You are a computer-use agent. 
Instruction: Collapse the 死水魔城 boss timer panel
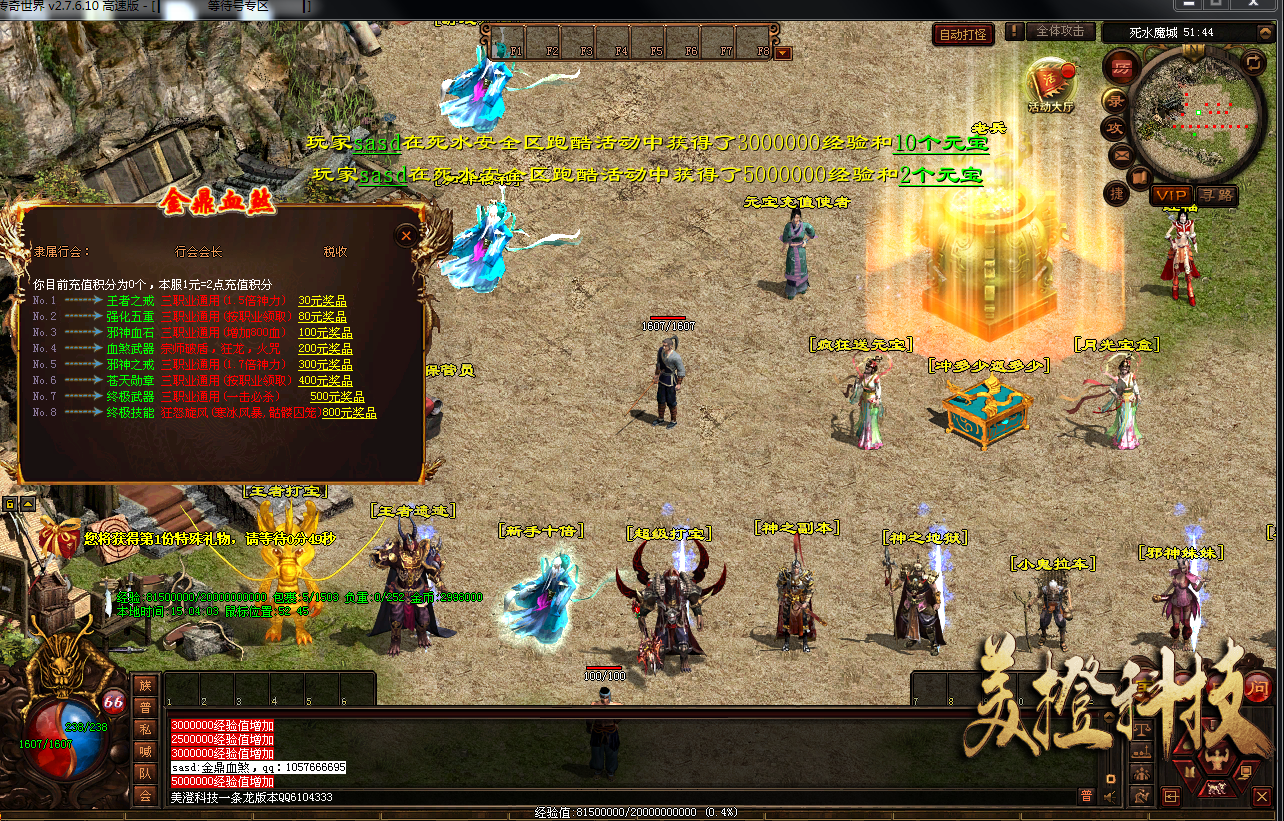click(1264, 33)
